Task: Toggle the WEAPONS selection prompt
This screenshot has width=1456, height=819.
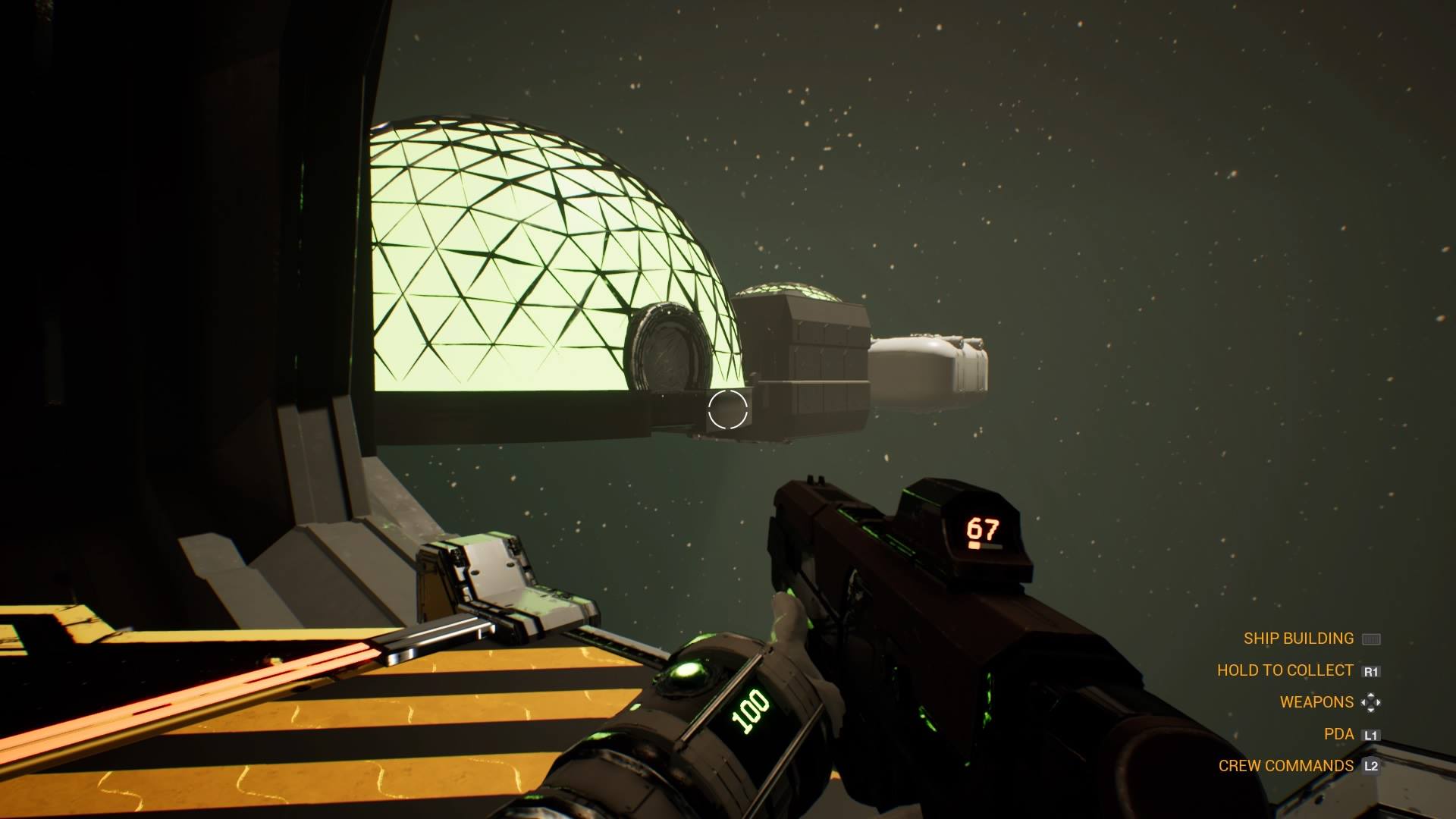Action: coord(1316,702)
